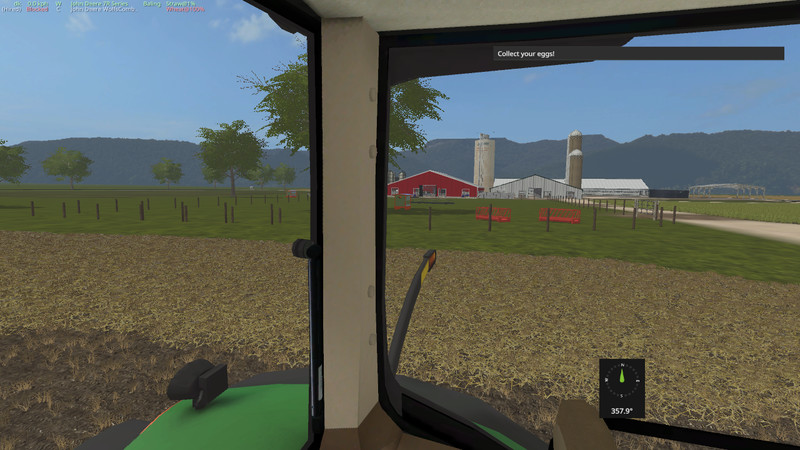Screen dimensions: 800x450
Task: Click the "Collect your eggs!" notification bar
Action: (637, 53)
